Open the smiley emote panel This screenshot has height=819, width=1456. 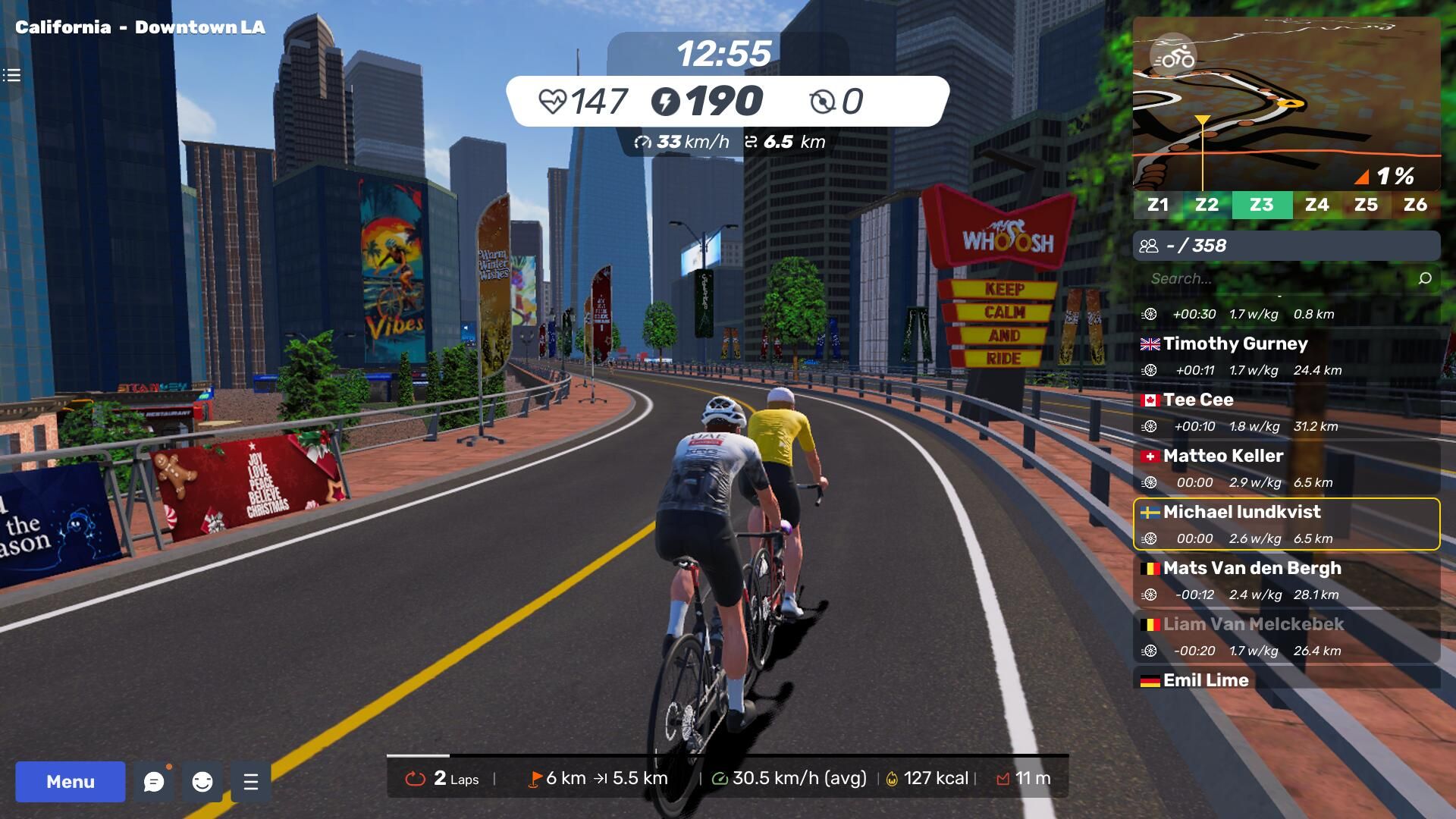click(x=202, y=782)
